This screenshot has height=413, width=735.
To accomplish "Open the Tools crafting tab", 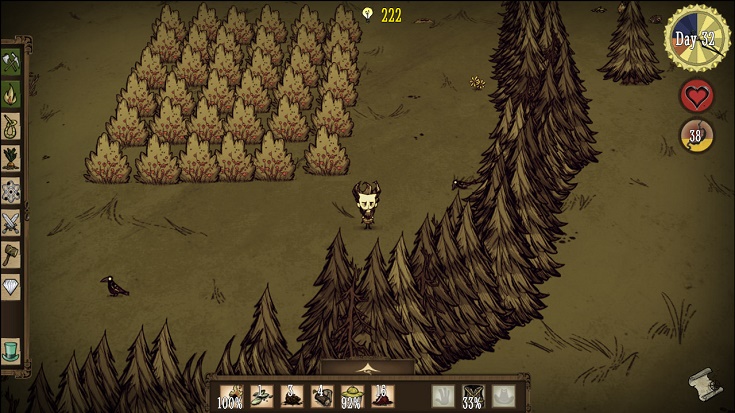I will click(x=11, y=63).
